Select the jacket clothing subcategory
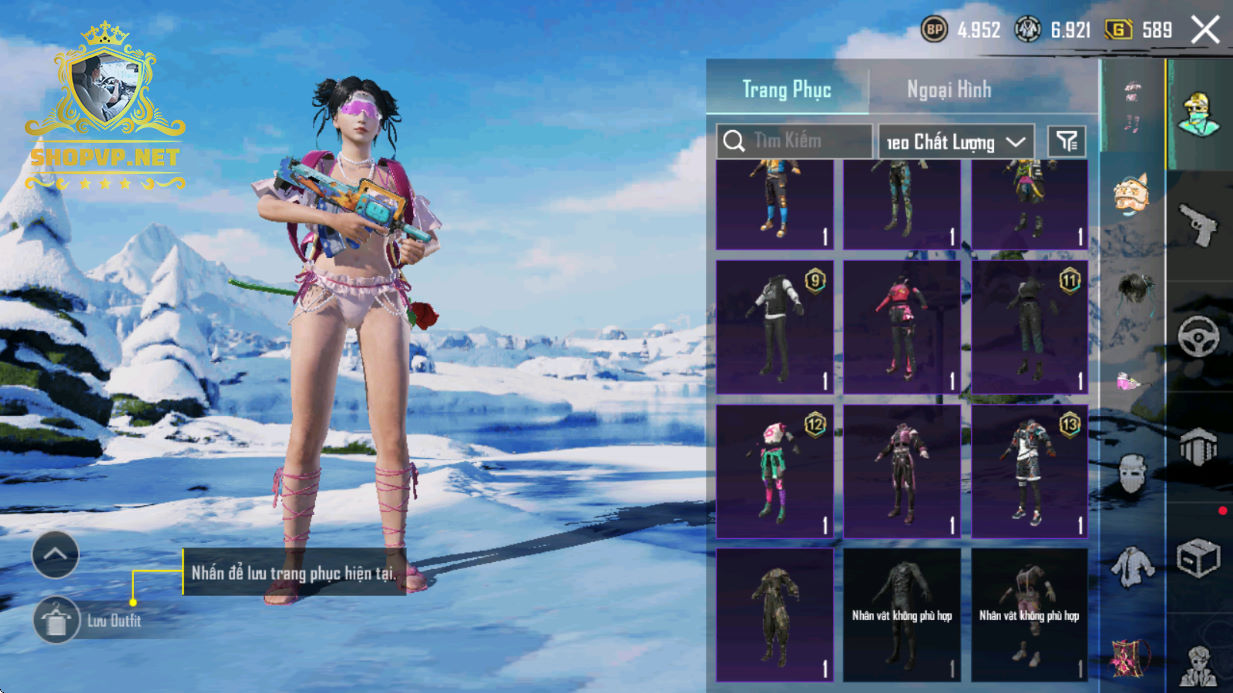 (1132, 567)
